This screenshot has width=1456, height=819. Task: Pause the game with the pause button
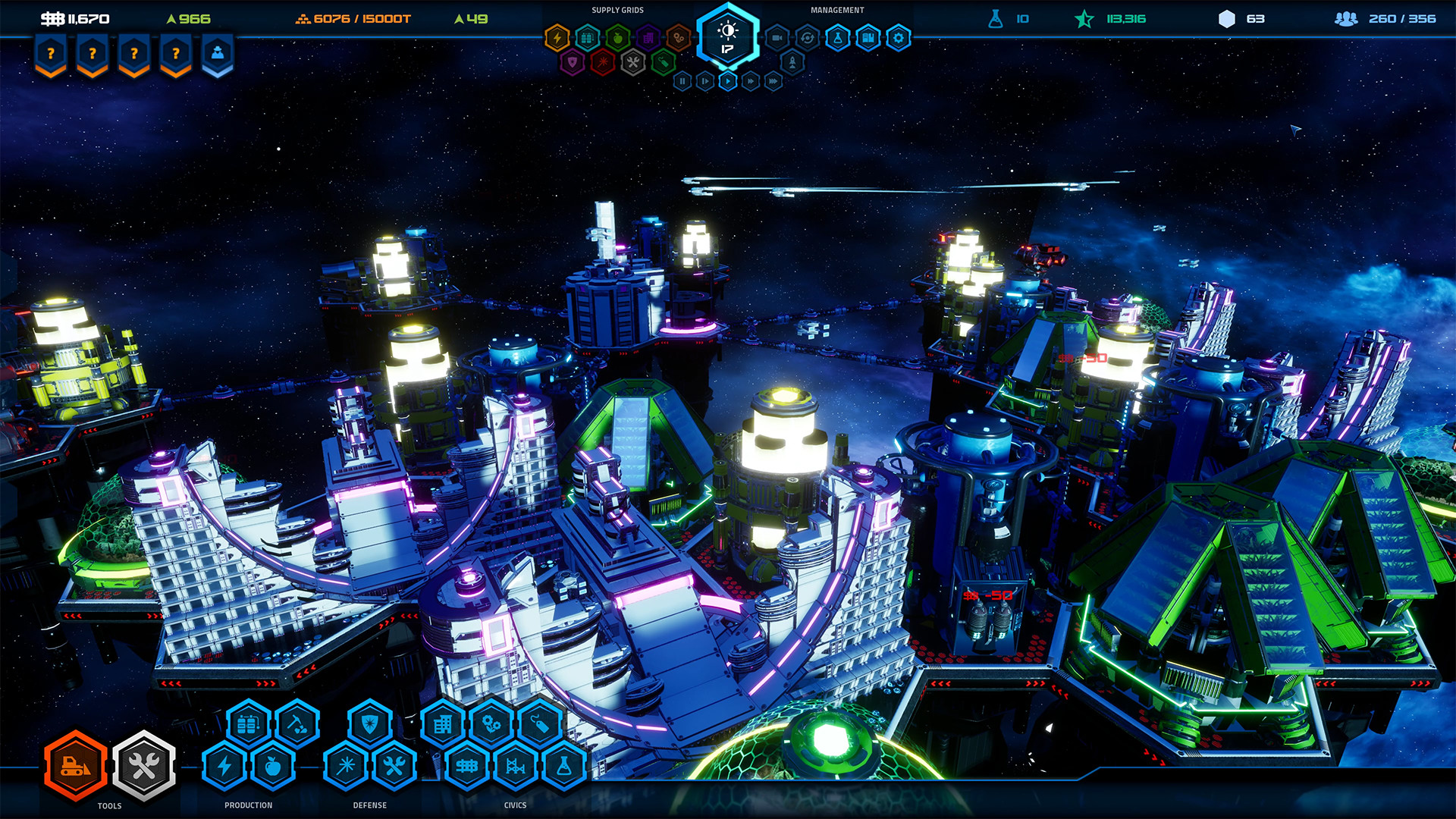click(683, 80)
